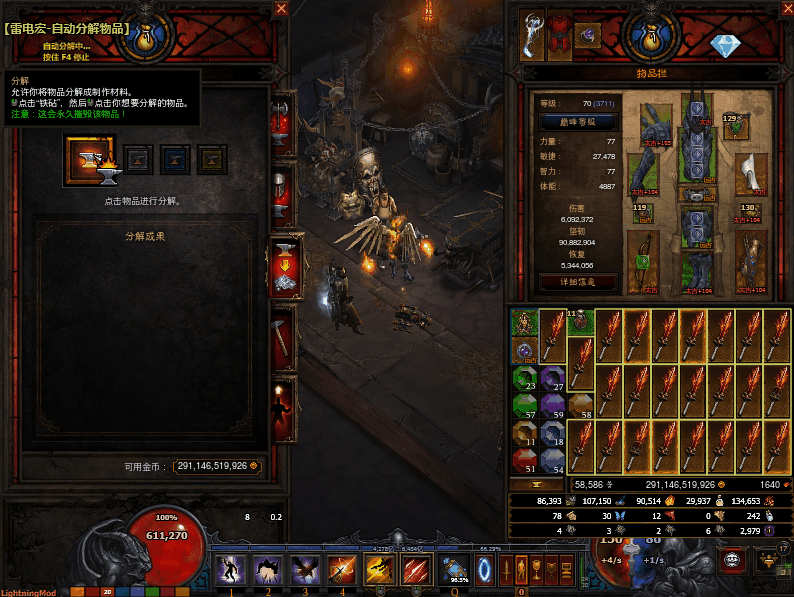Pick the red ruby gem stack of 51

pyautogui.click(x=525, y=460)
